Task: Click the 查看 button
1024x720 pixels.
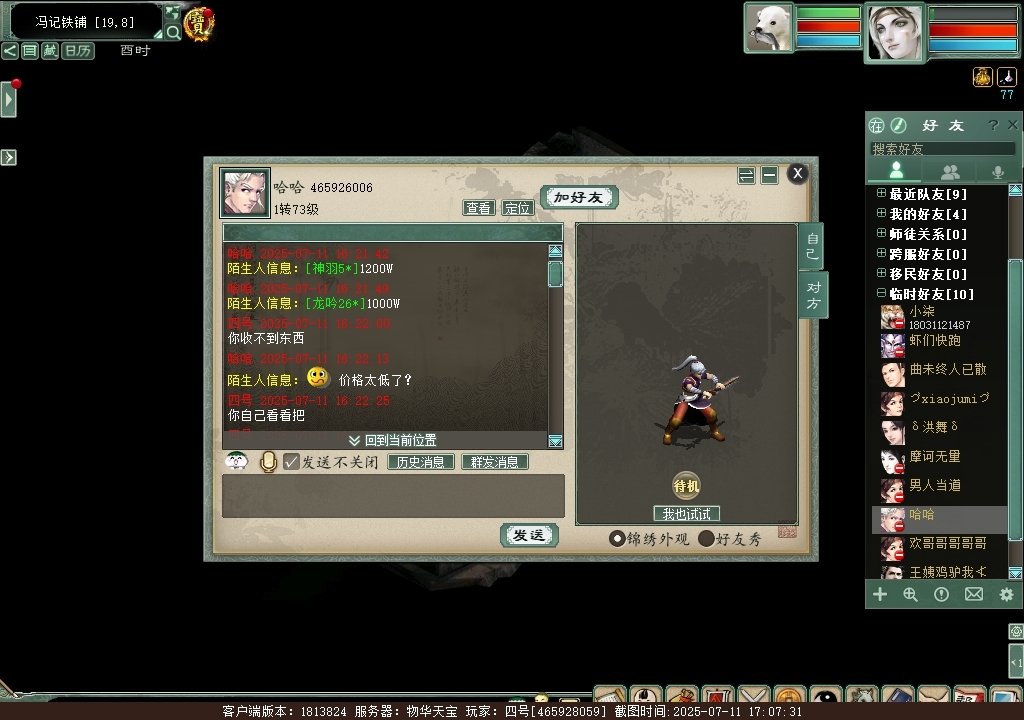Action: pyautogui.click(x=479, y=208)
